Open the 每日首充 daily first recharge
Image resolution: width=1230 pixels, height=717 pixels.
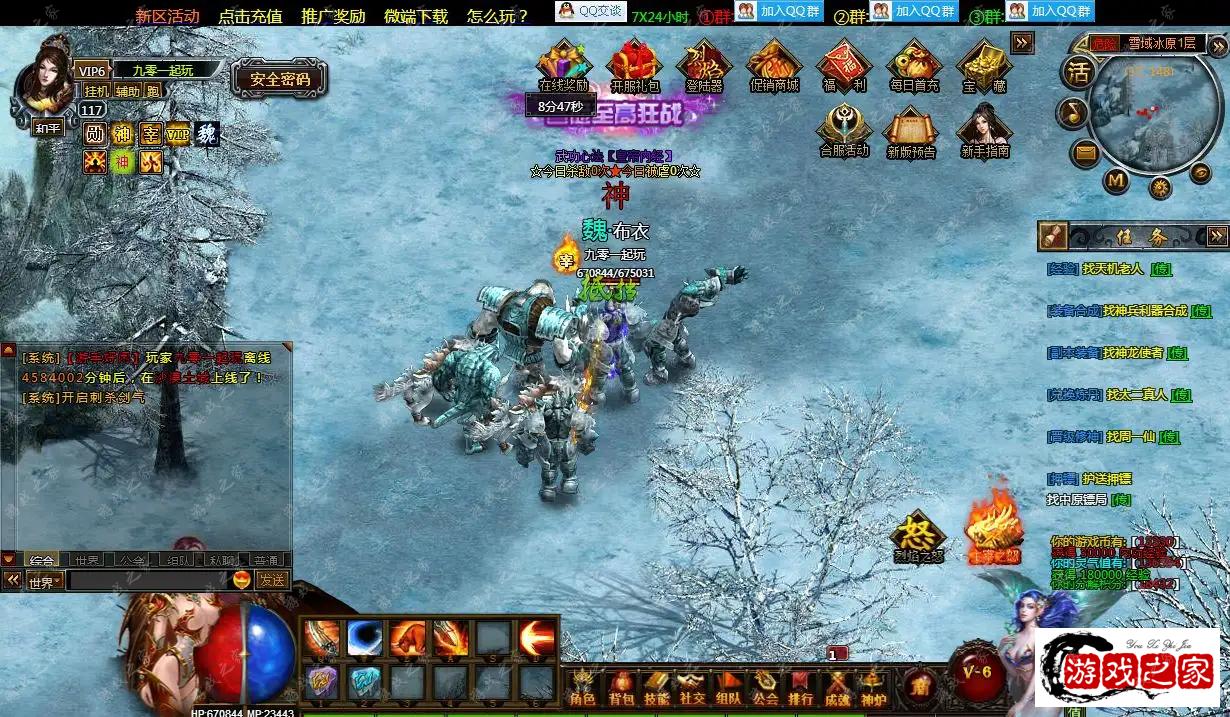914,64
